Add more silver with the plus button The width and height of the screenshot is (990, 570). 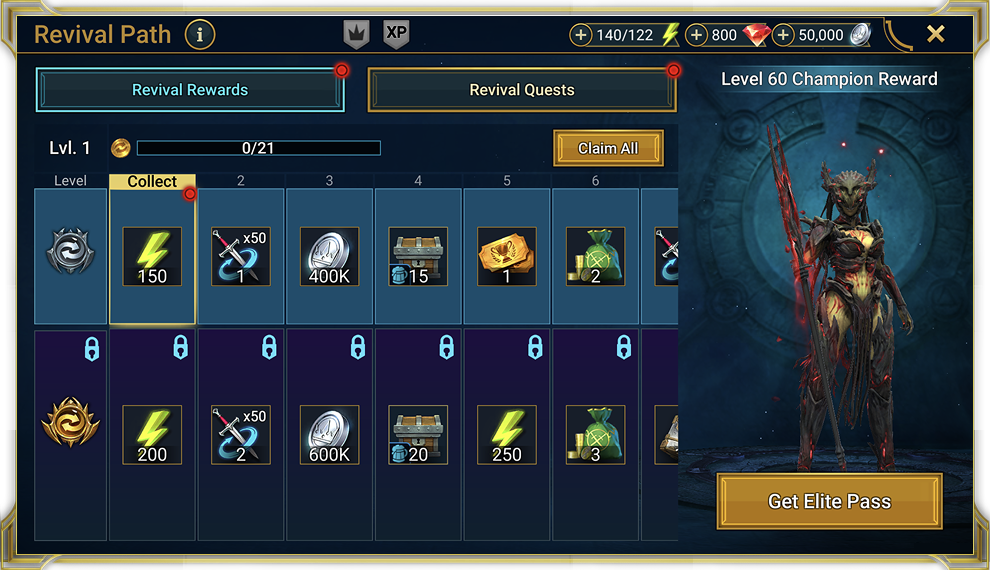pyautogui.click(x=783, y=35)
